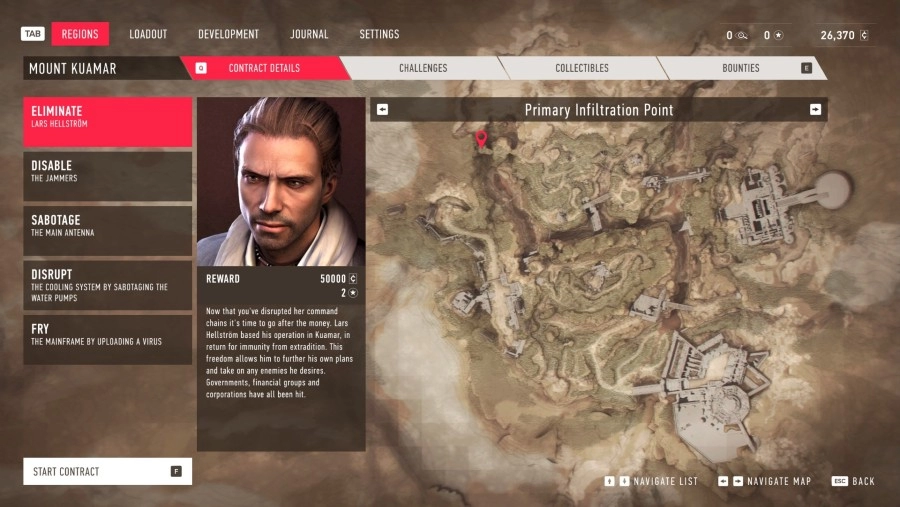Pick the Disrupt the Cooling System objective
This screenshot has height=507, width=900.
pyautogui.click(x=108, y=285)
